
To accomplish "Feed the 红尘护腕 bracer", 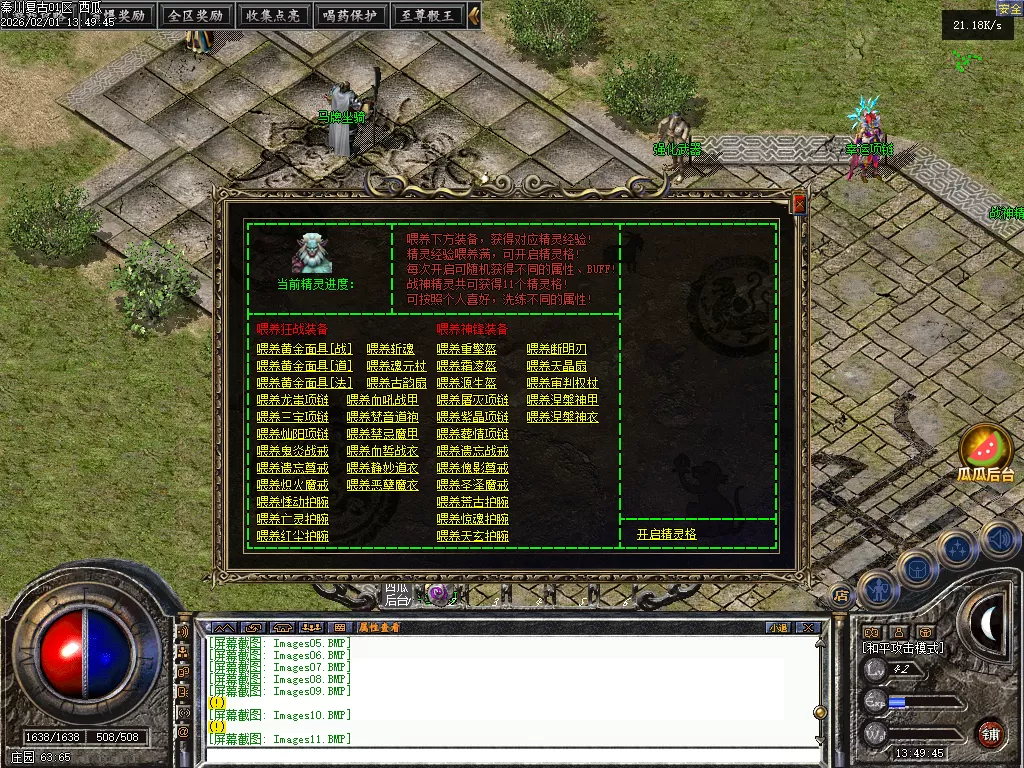I will (292, 536).
